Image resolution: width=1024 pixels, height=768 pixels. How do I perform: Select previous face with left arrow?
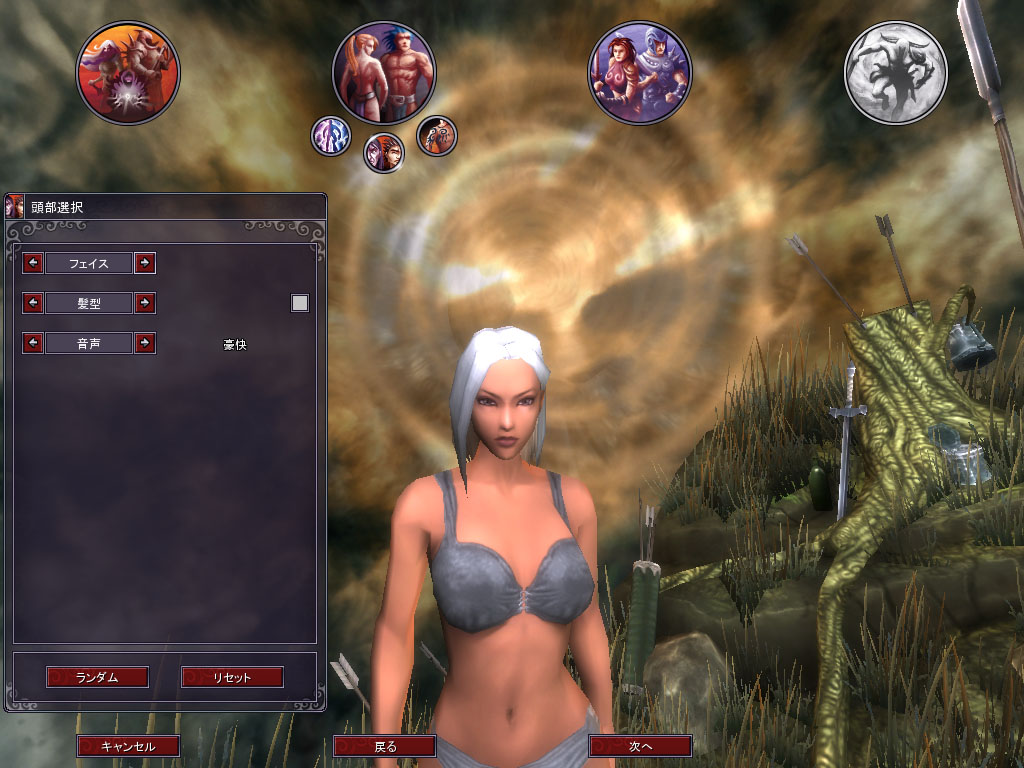(x=33, y=263)
